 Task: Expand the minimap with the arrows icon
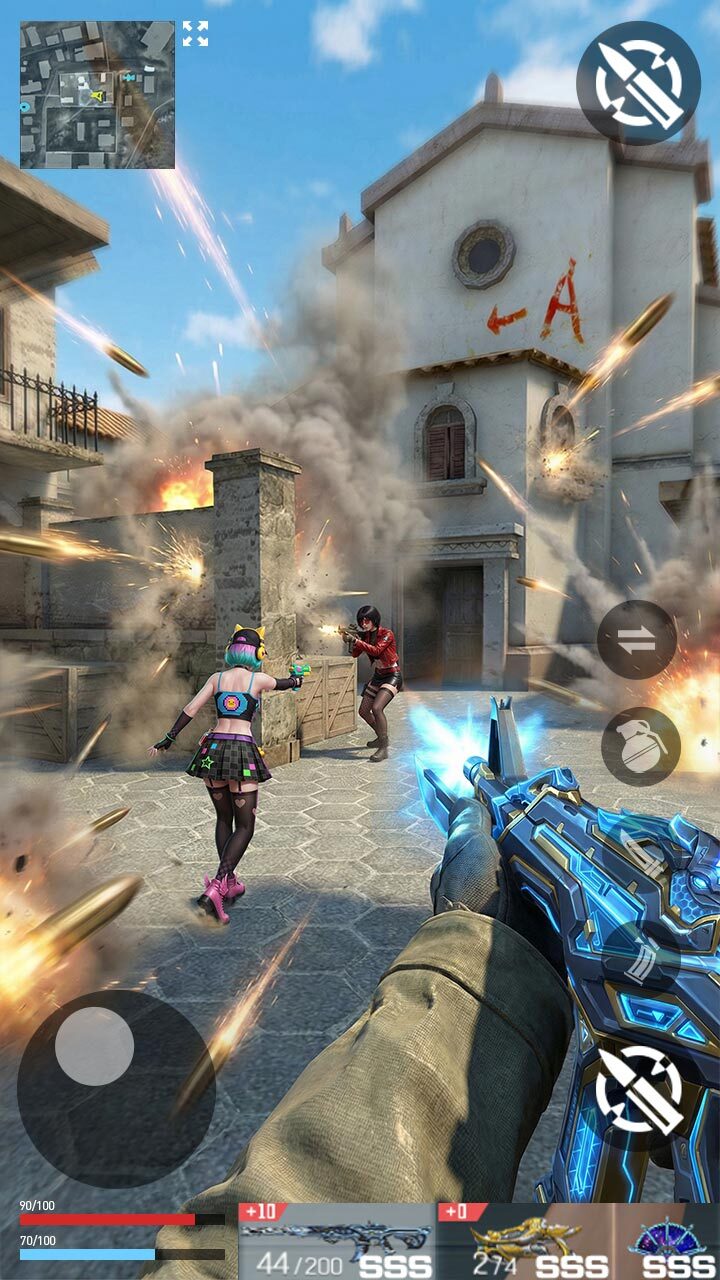click(x=195, y=34)
